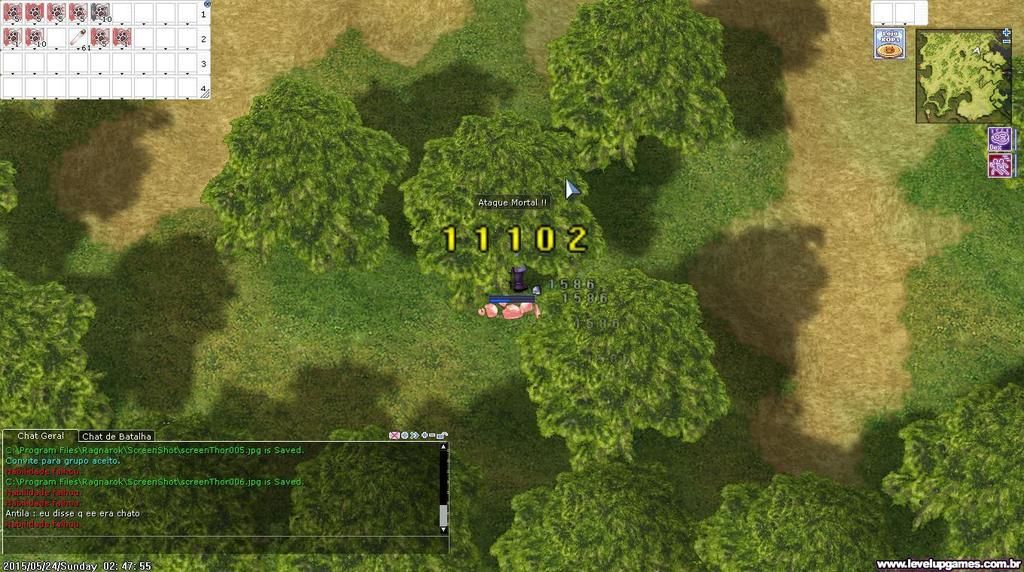Switch to the Chat de Batalha tab
1024x572 pixels.
click(117, 436)
